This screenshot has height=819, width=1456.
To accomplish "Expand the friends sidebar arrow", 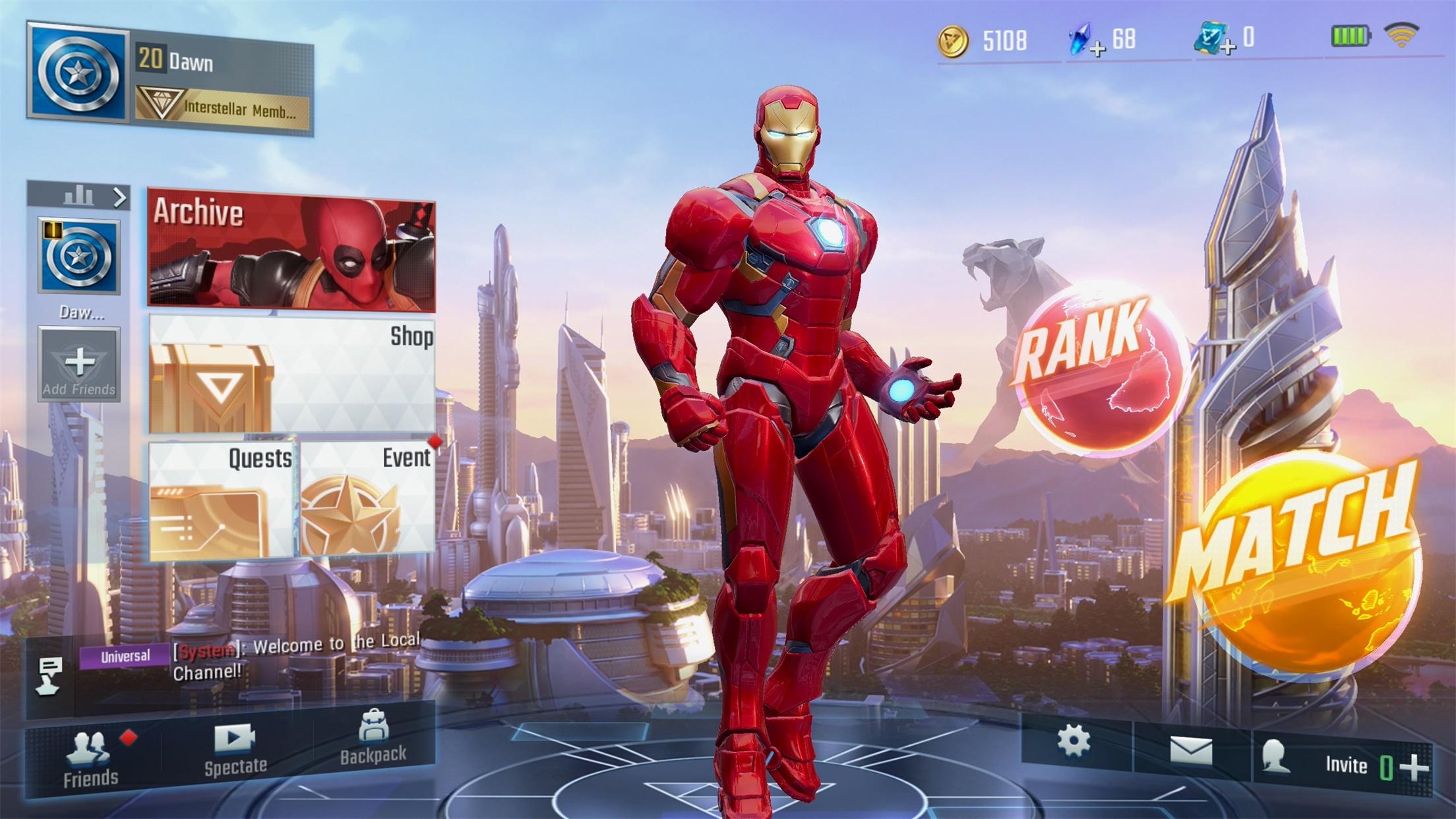I will [x=119, y=196].
